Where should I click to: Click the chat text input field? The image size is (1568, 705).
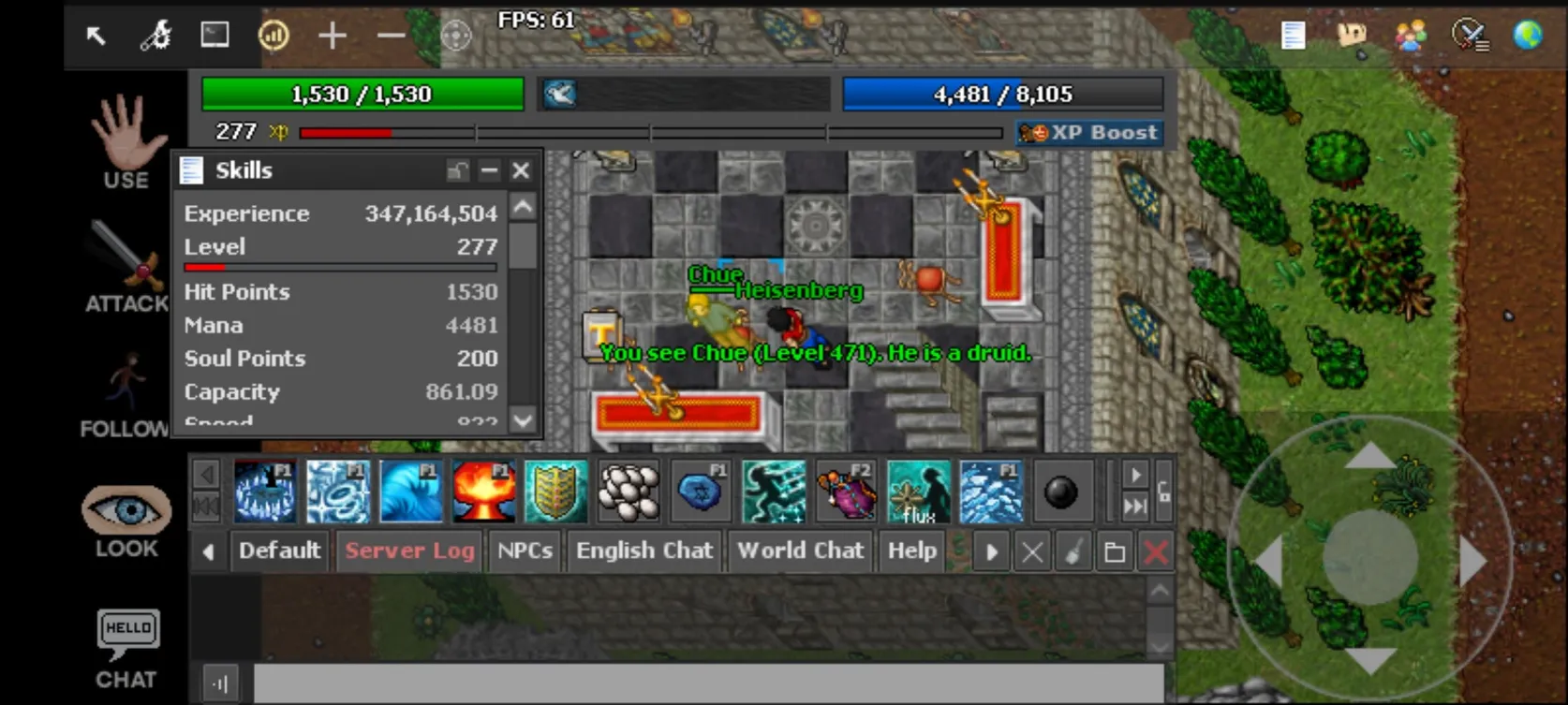[708, 683]
